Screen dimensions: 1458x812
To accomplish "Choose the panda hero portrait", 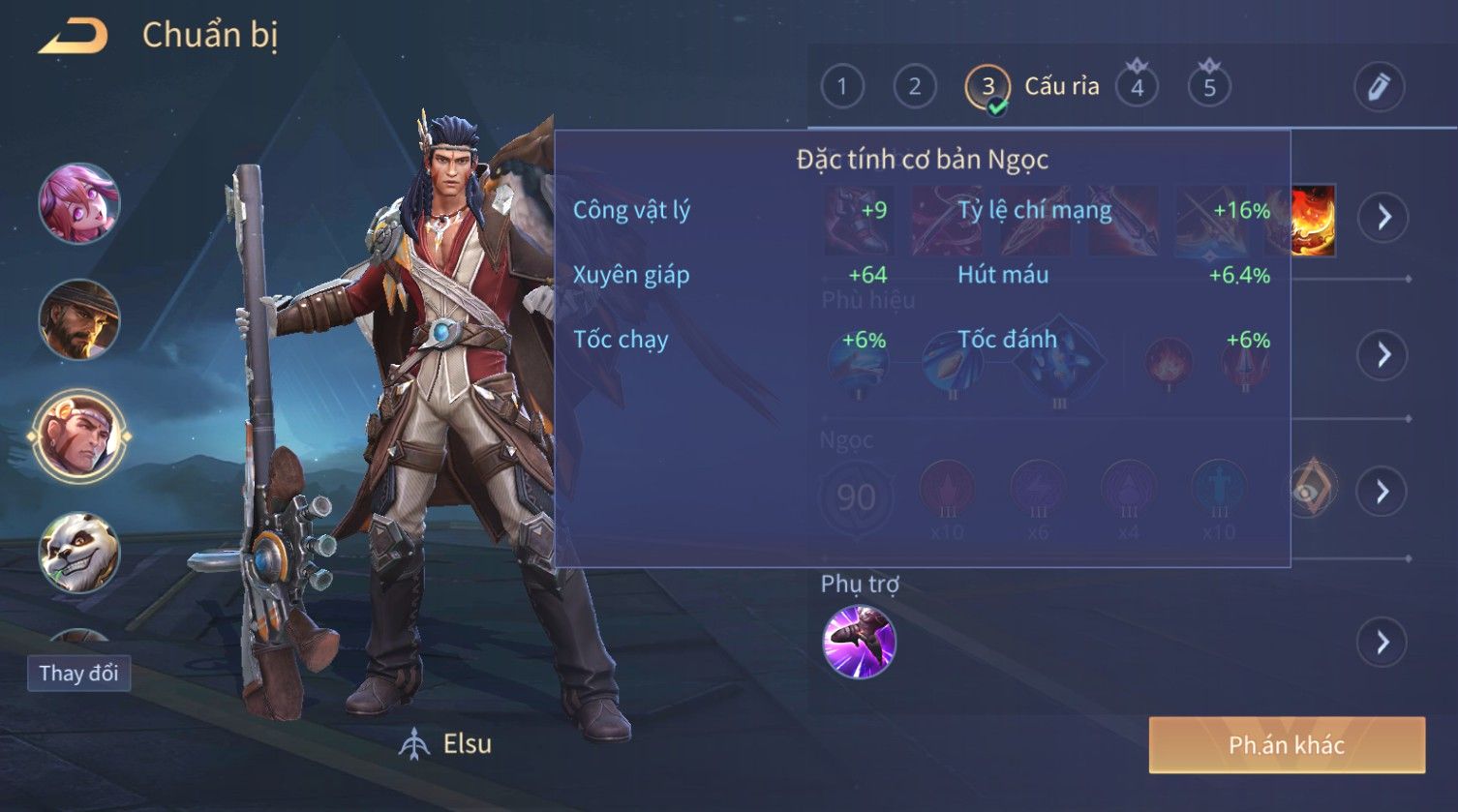I will click(78, 552).
